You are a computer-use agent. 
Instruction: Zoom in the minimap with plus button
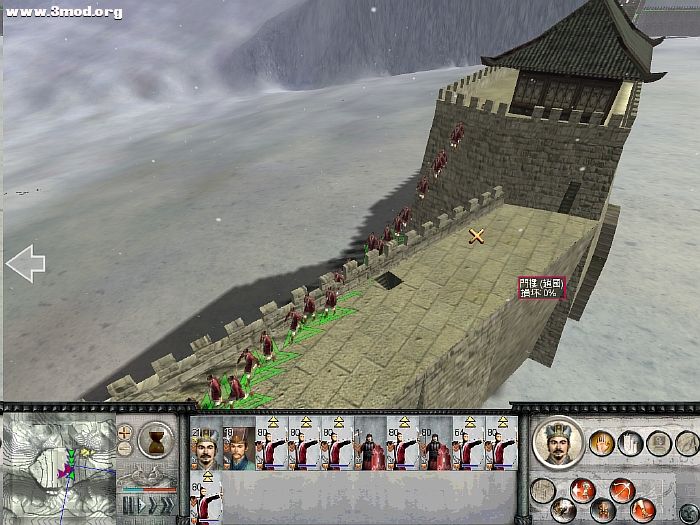pyautogui.click(x=125, y=433)
